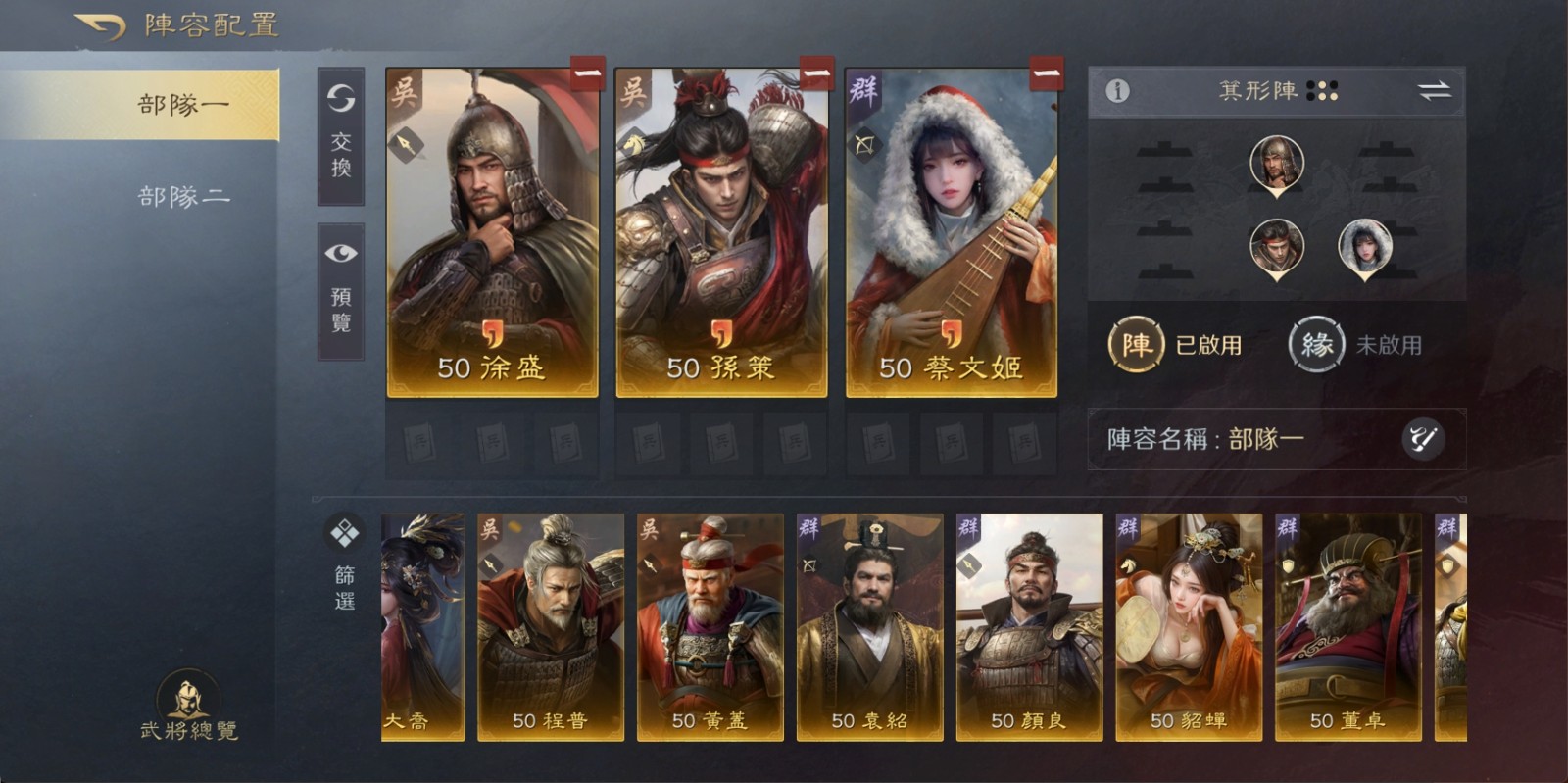Open the 篩選 filter button
The height and width of the screenshot is (783, 1568).
344,562
